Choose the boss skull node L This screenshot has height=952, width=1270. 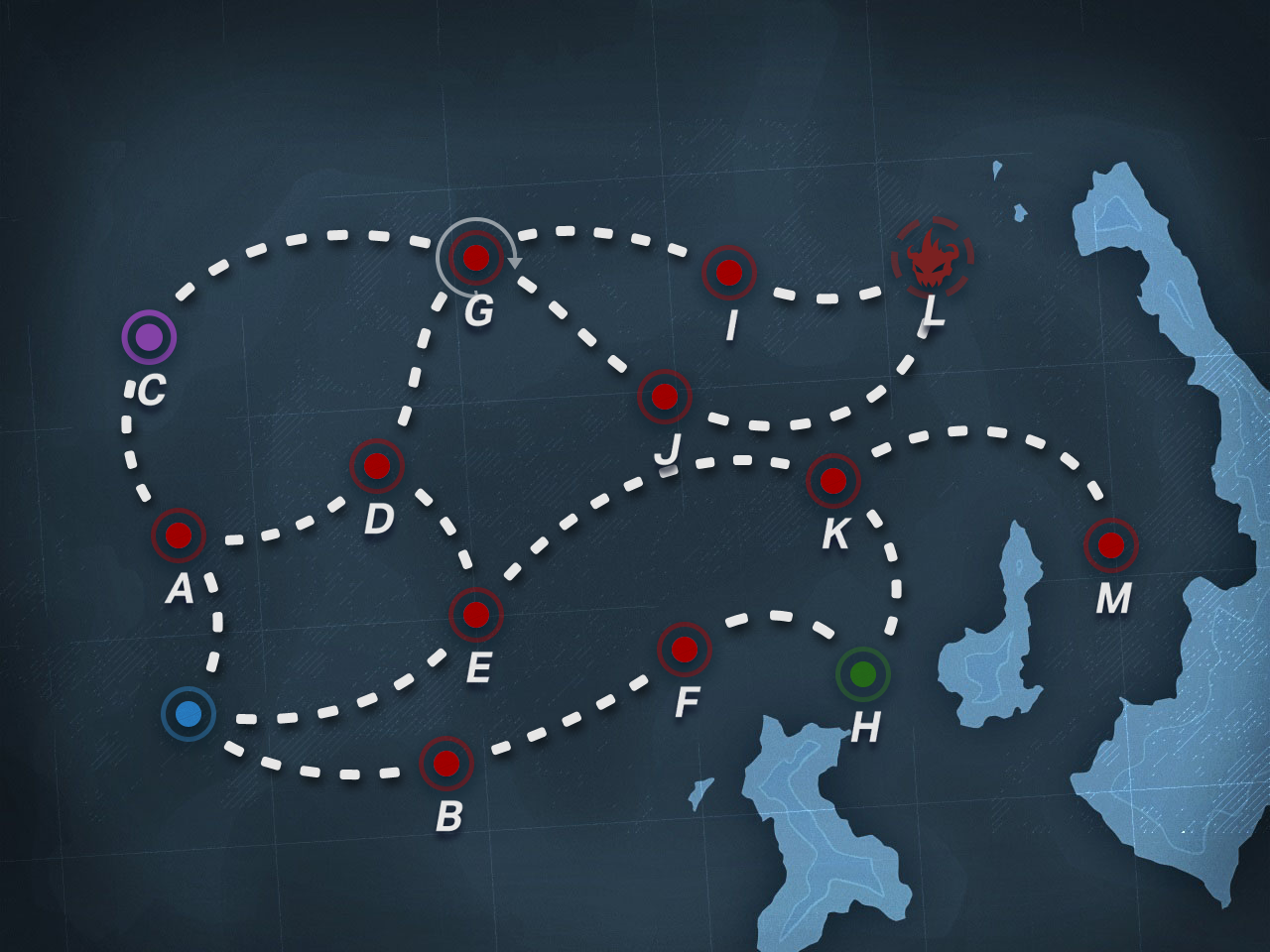(x=932, y=258)
